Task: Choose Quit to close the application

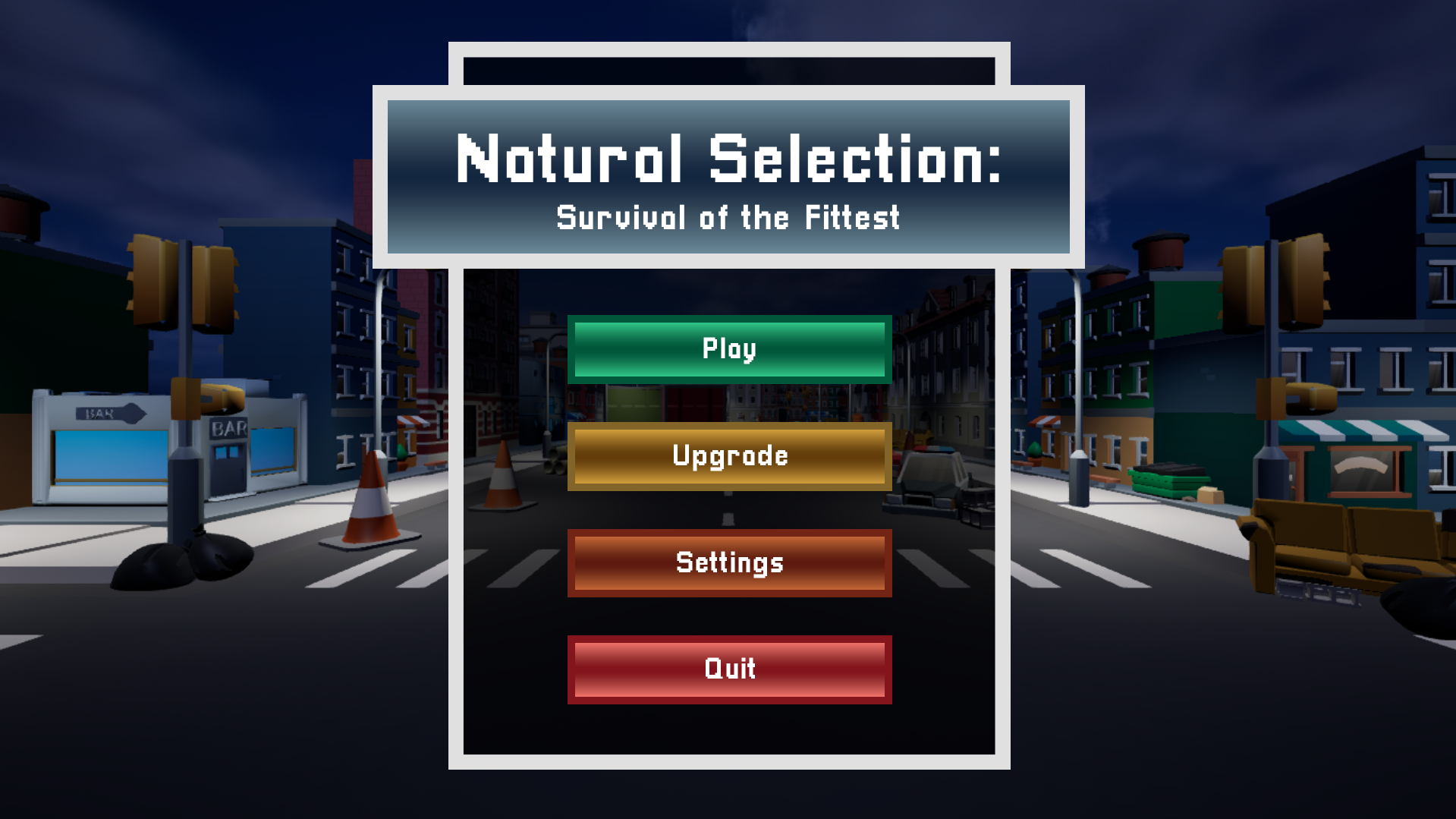Action: [x=728, y=669]
